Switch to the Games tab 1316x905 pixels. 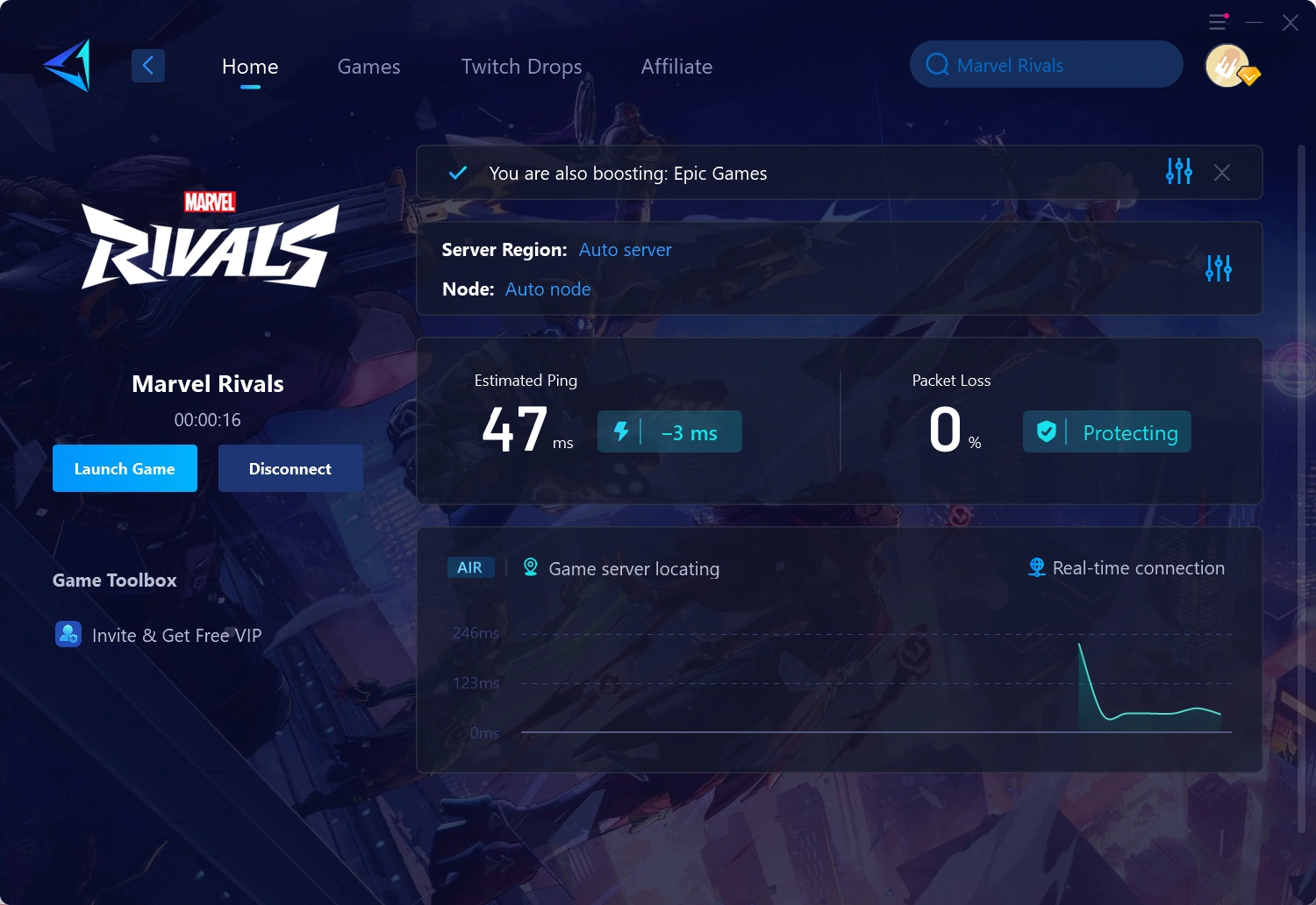point(368,67)
